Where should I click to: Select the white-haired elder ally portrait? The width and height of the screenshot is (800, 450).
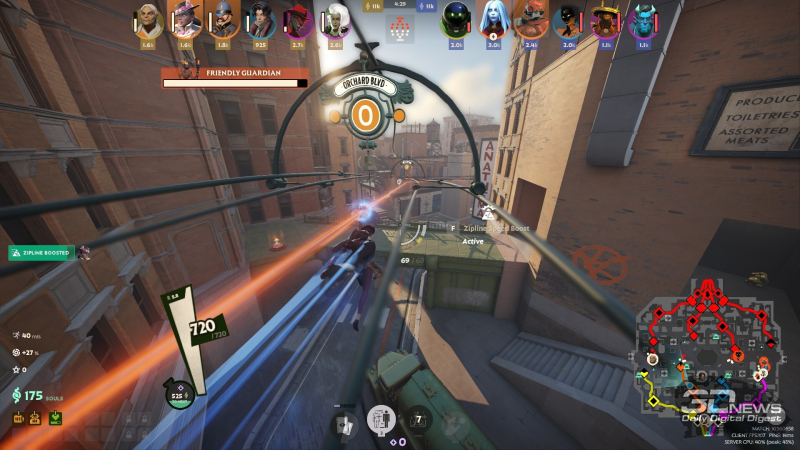pos(148,19)
